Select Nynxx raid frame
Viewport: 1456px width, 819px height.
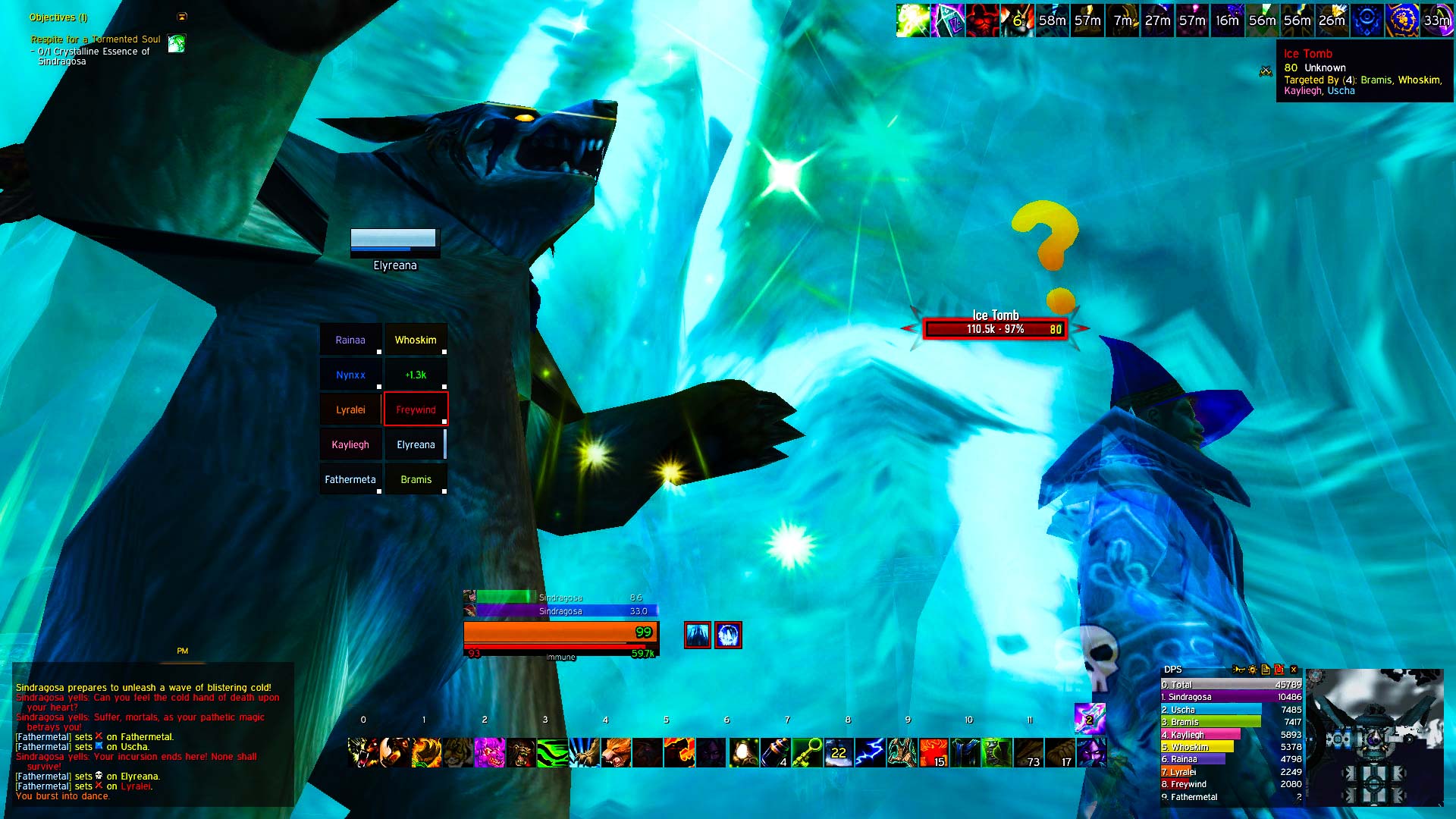tap(350, 375)
